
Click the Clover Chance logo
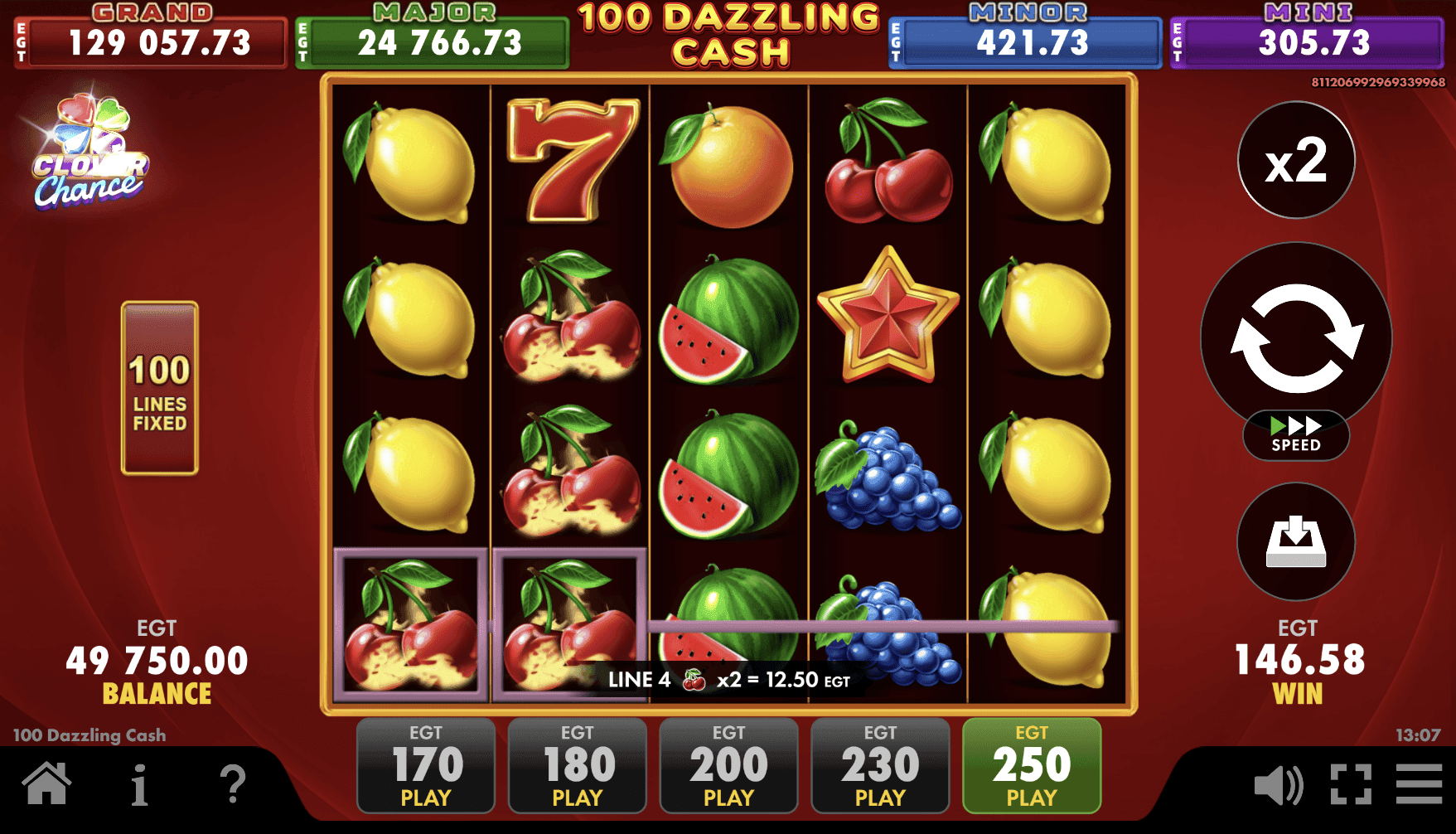(89, 149)
